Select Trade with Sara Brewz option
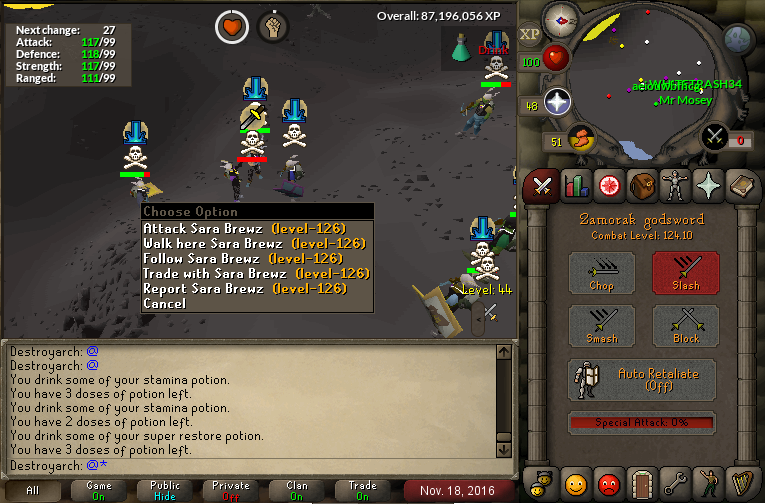The width and height of the screenshot is (765, 504). [x=255, y=273]
